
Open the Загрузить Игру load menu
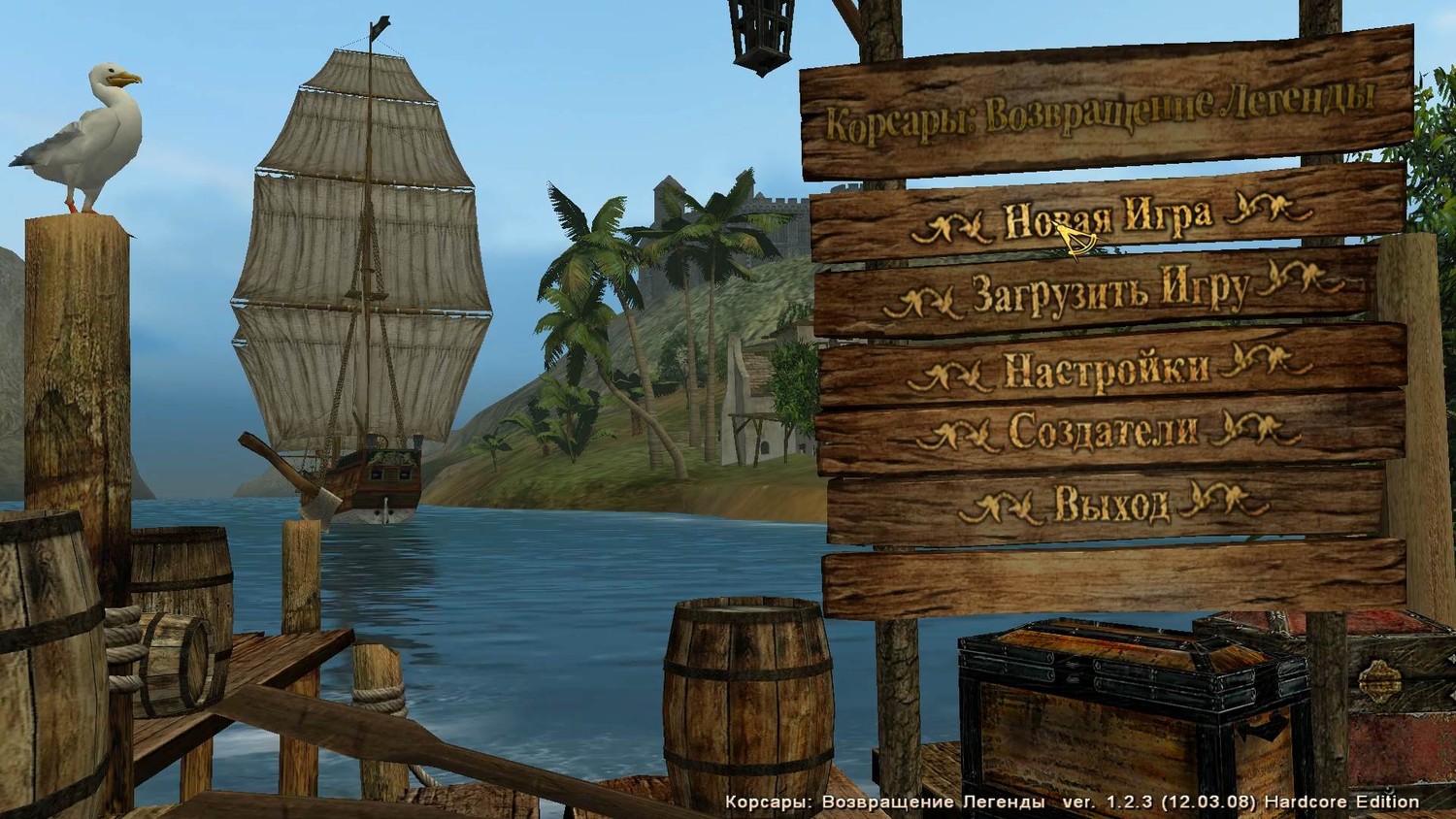pyautogui.click(x=1109, y=291)
